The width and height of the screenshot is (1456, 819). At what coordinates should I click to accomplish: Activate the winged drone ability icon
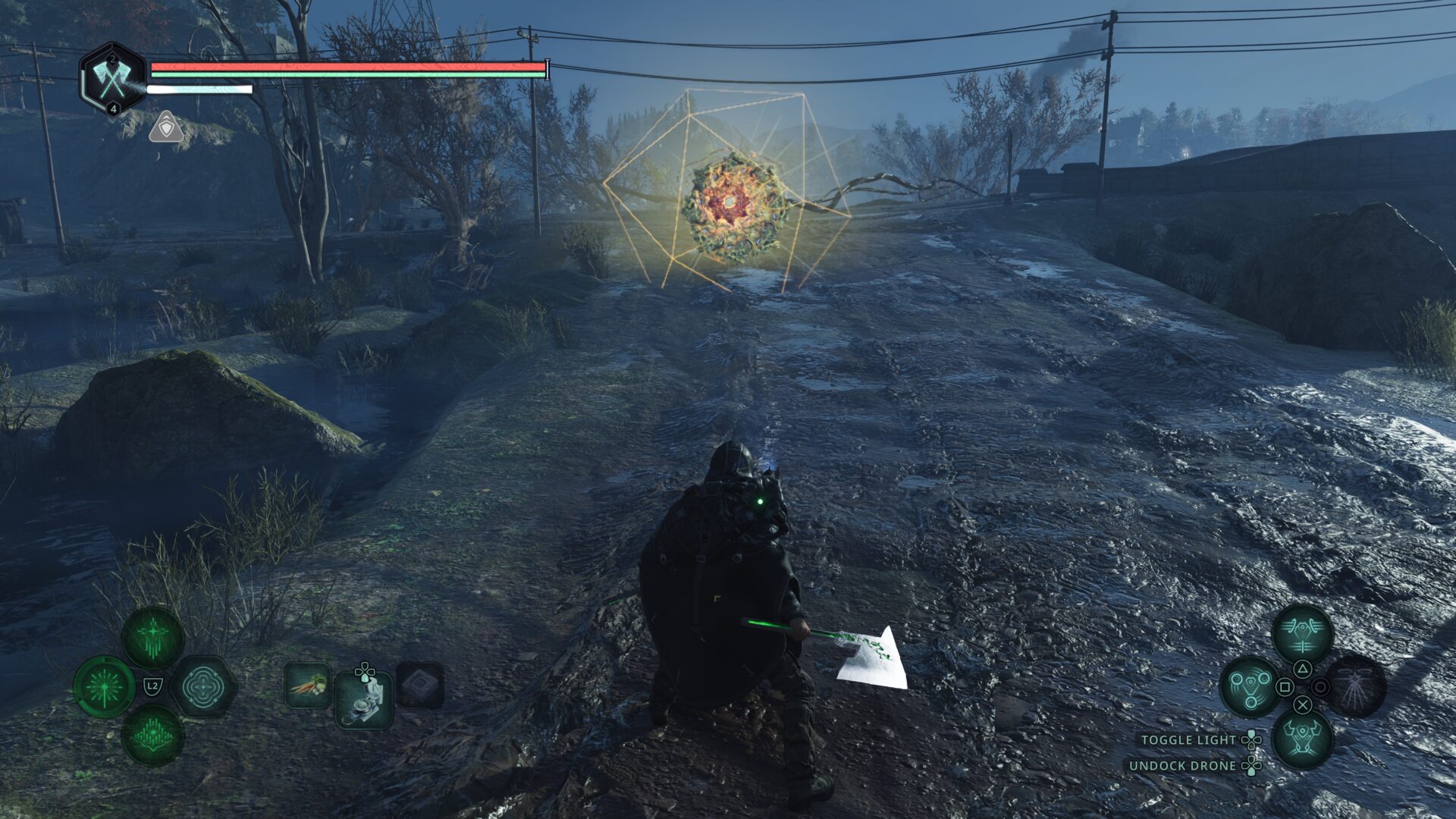[1302, 634]
